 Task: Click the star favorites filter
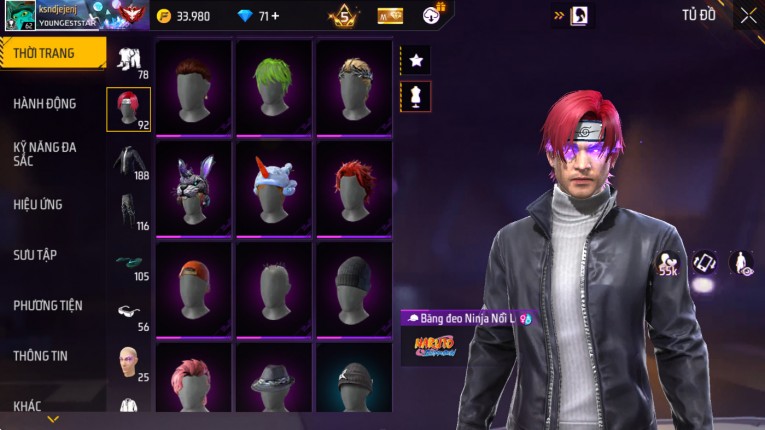(x=416, y=61)
